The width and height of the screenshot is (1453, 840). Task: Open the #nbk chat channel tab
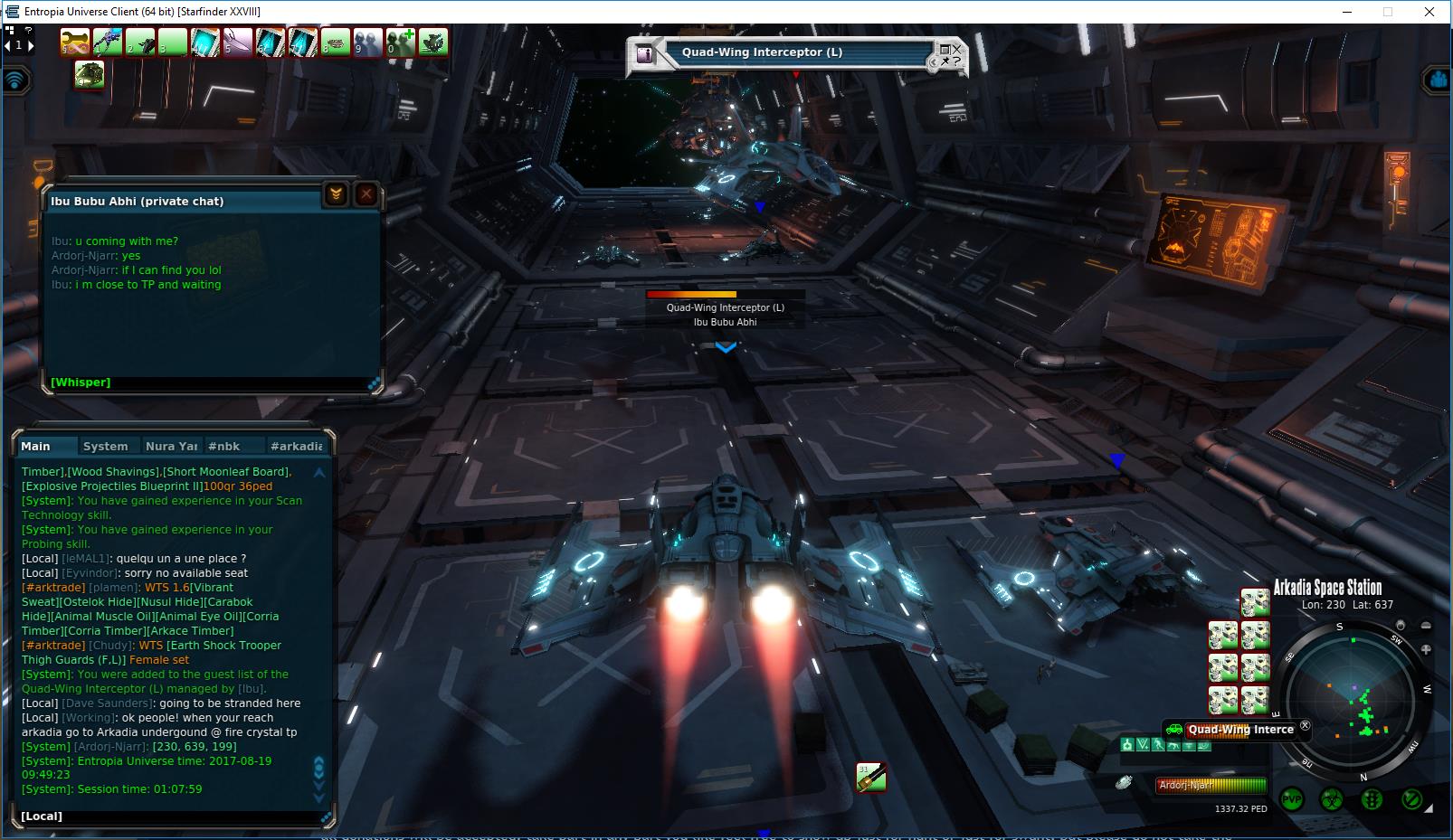223,446
